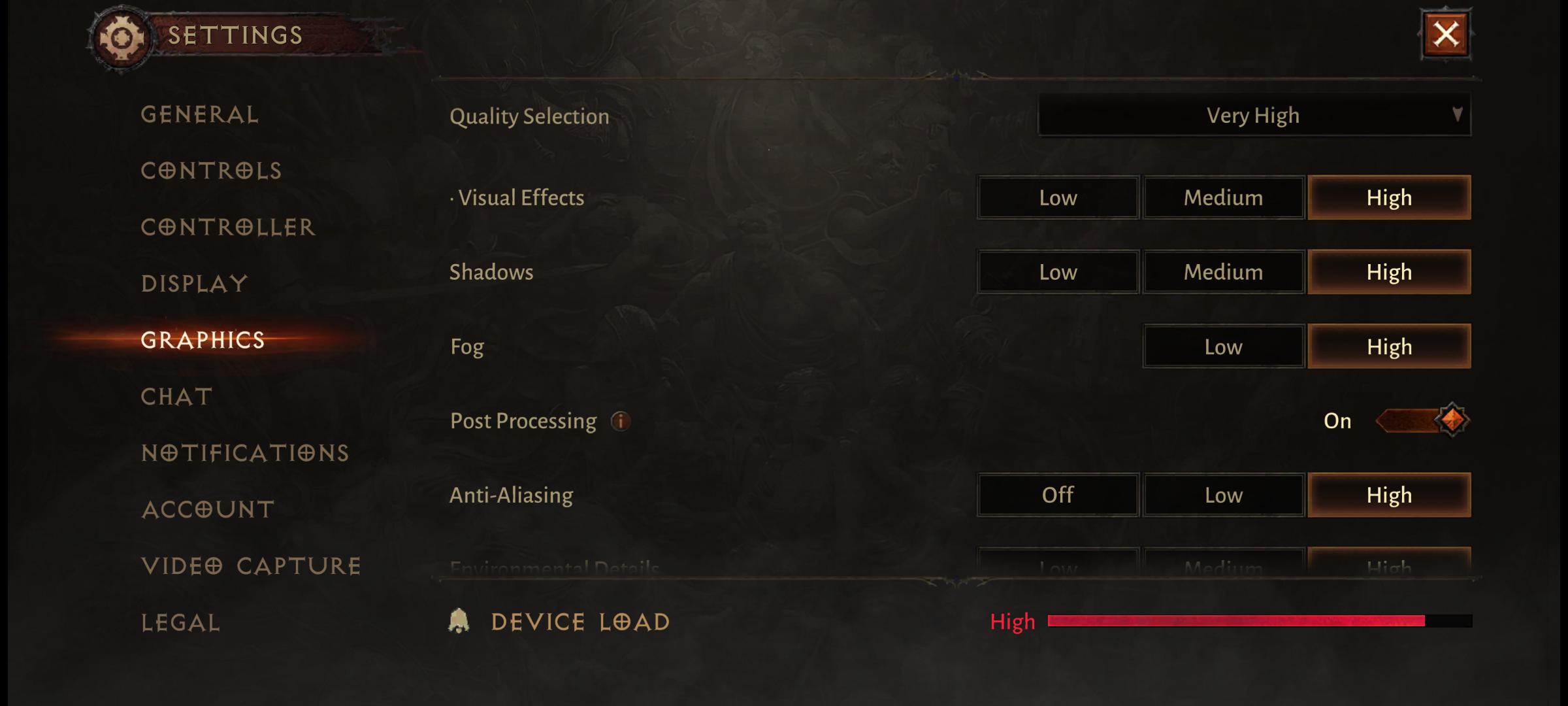This screenshot has width=1568, height=706.
Task: Open the Video Capture section
Action: [252, 566]
